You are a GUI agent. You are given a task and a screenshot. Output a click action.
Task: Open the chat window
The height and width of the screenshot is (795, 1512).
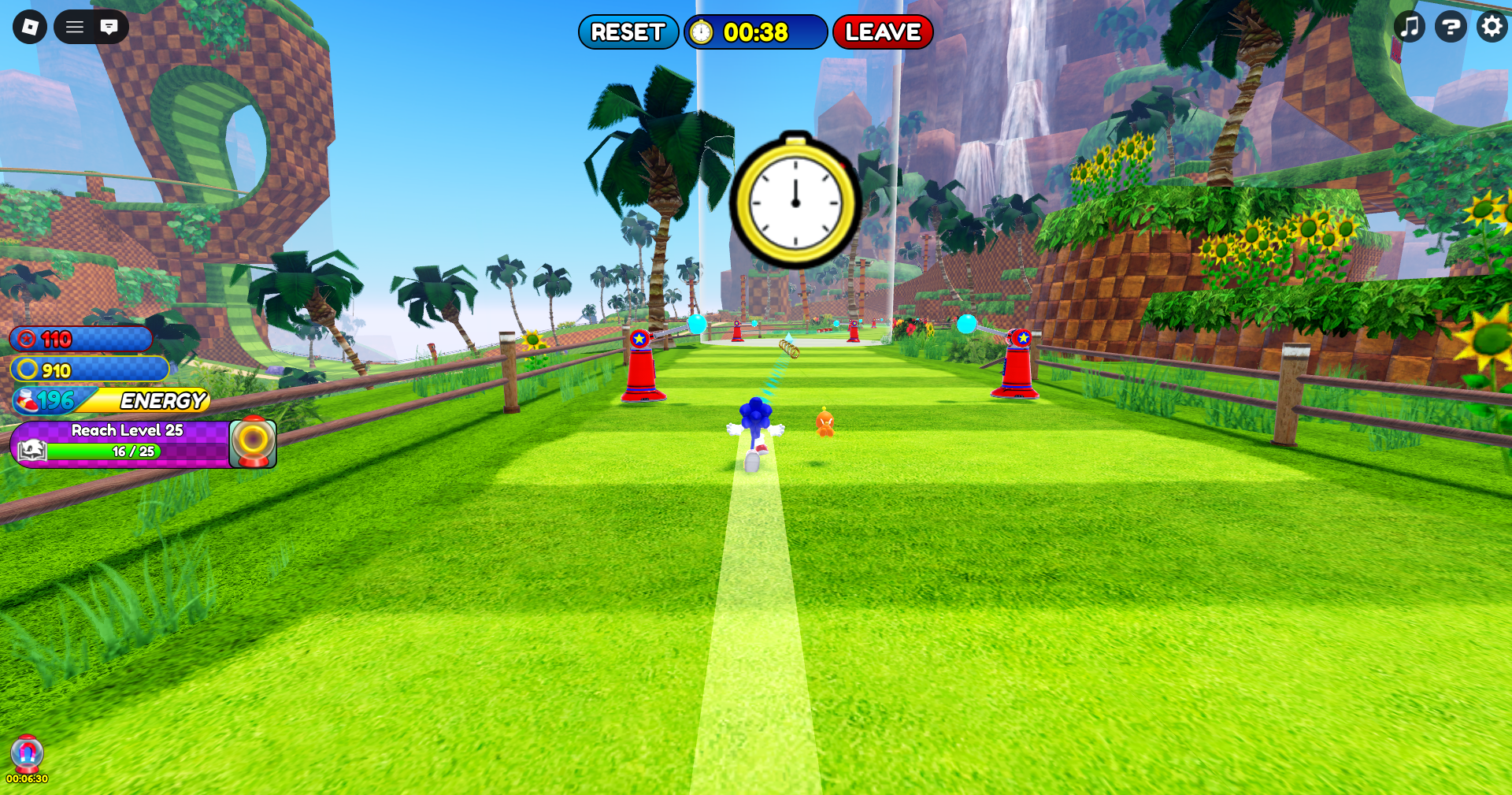[109, 28]
